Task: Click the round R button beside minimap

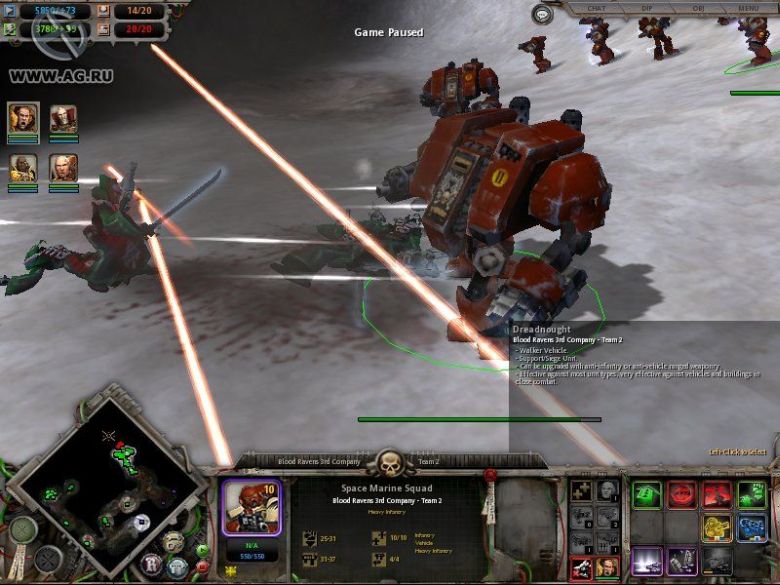Action: tap(152, 563)
